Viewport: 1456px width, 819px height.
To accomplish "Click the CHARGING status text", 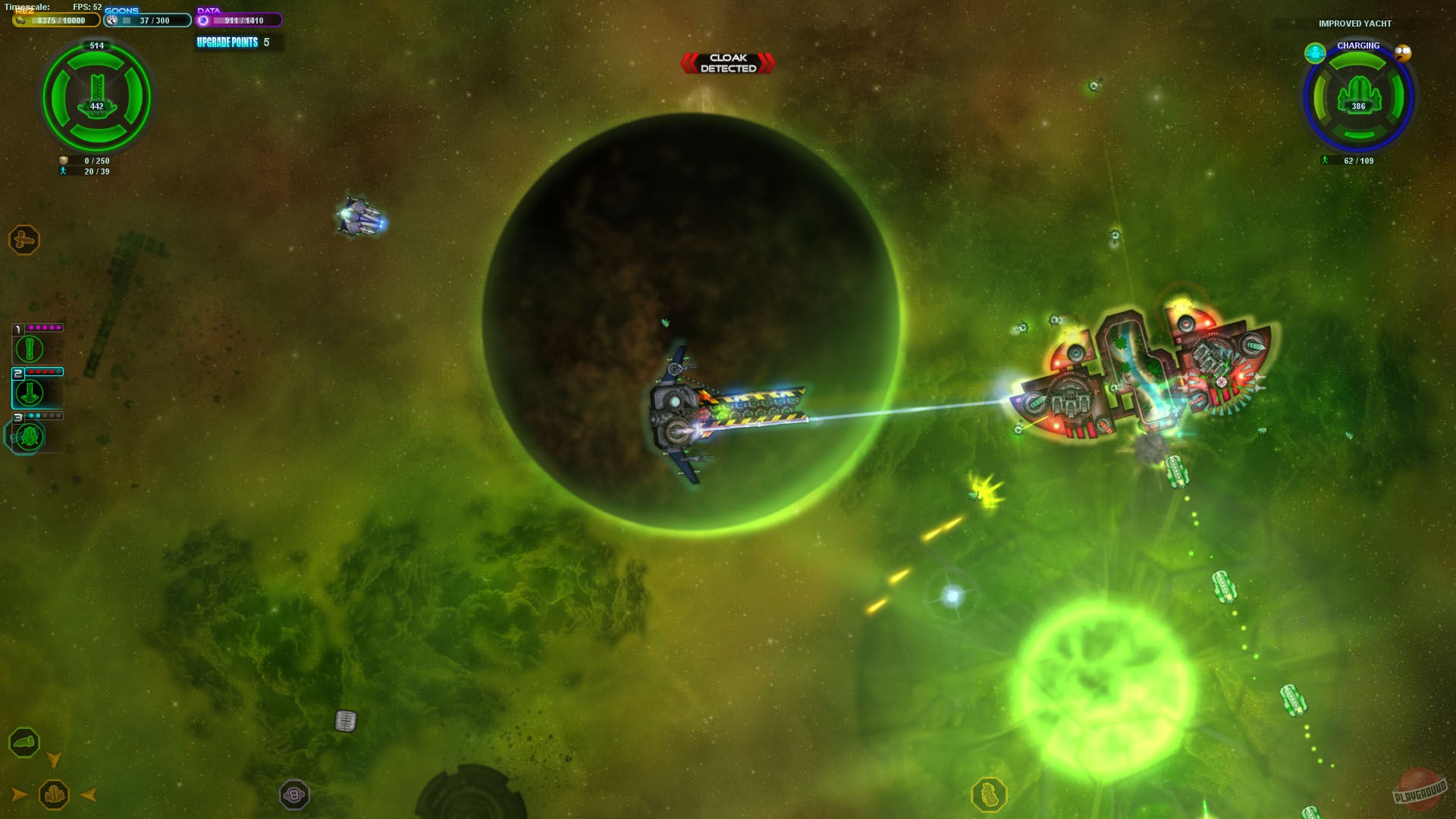I will pos(1358,45).
